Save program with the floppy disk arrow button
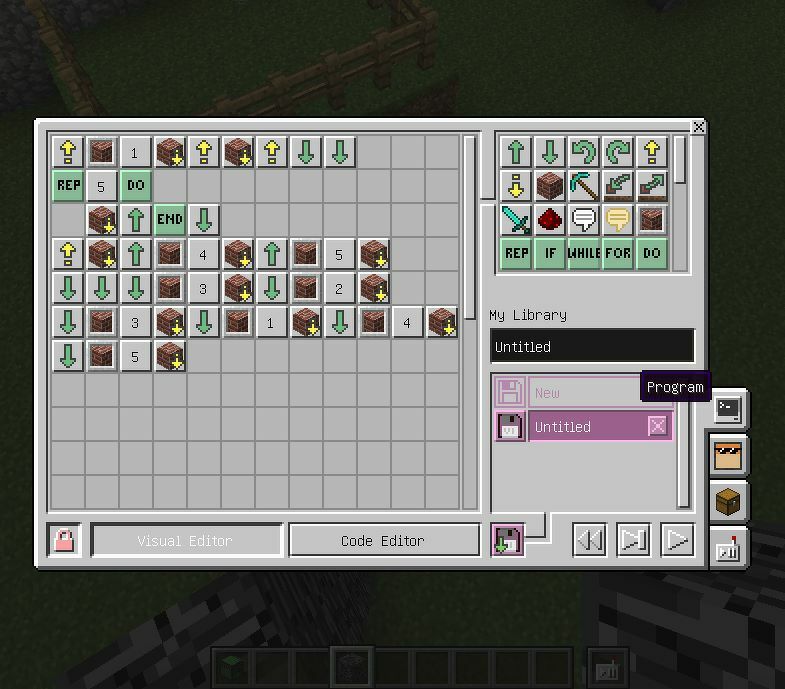785x689 pixels. [508, 541]
